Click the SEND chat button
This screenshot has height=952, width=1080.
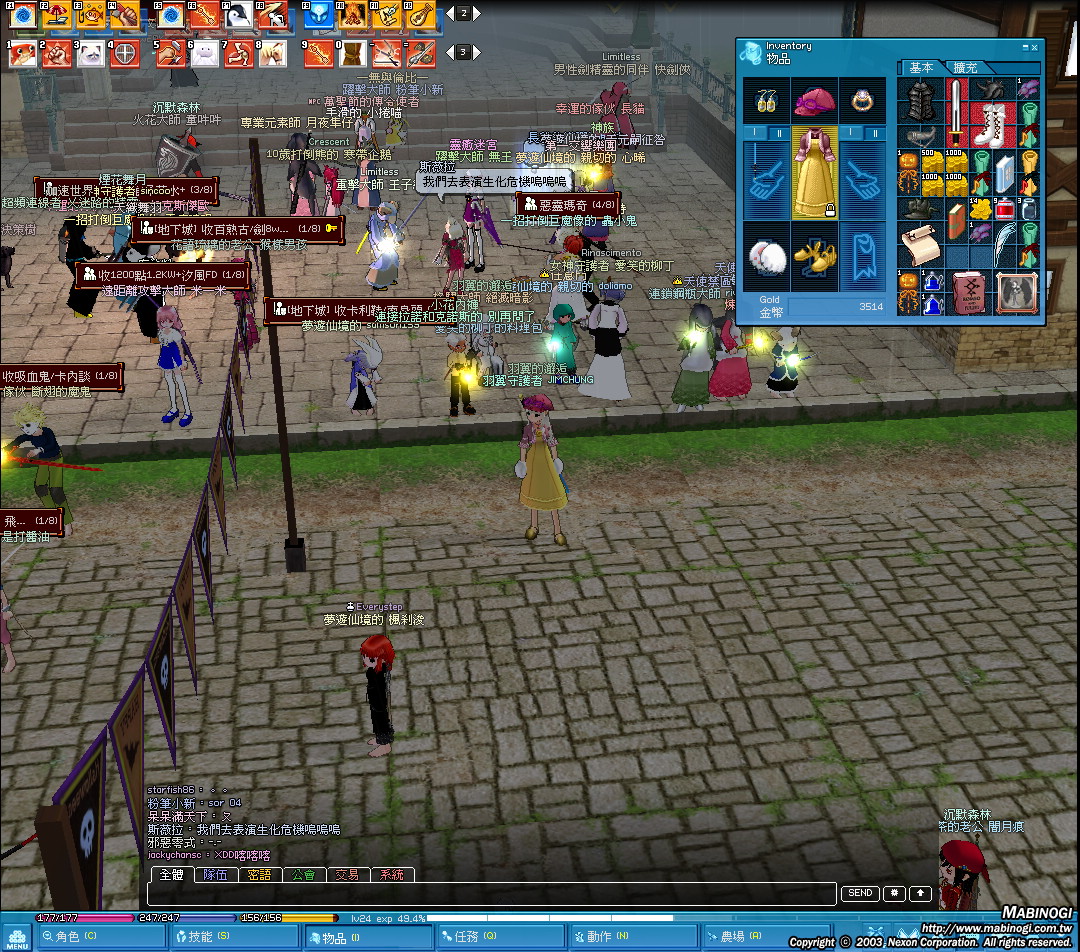coord(860,894)
